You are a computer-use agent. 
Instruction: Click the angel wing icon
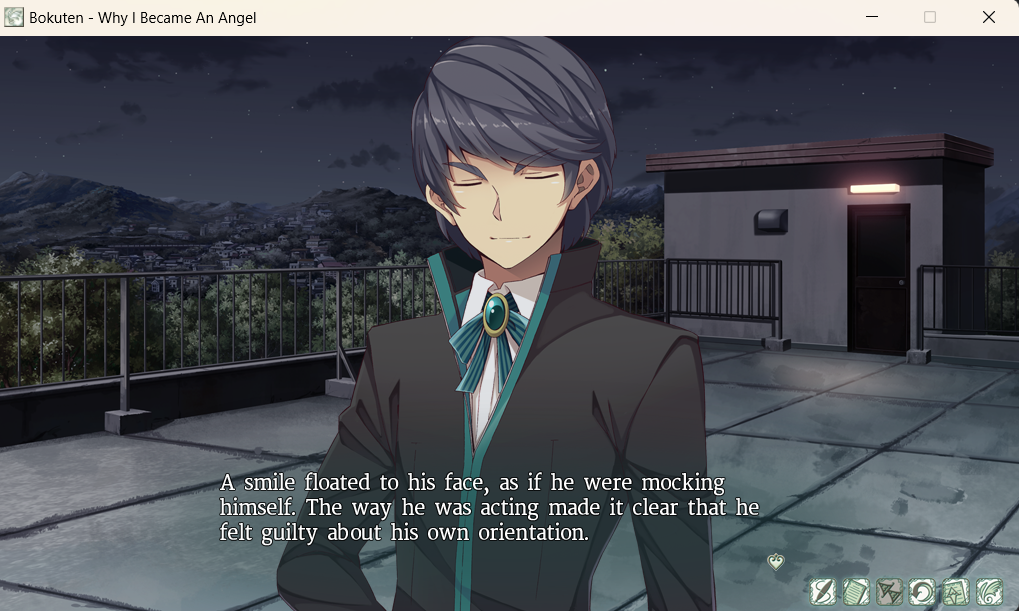(x=988, y=591)
